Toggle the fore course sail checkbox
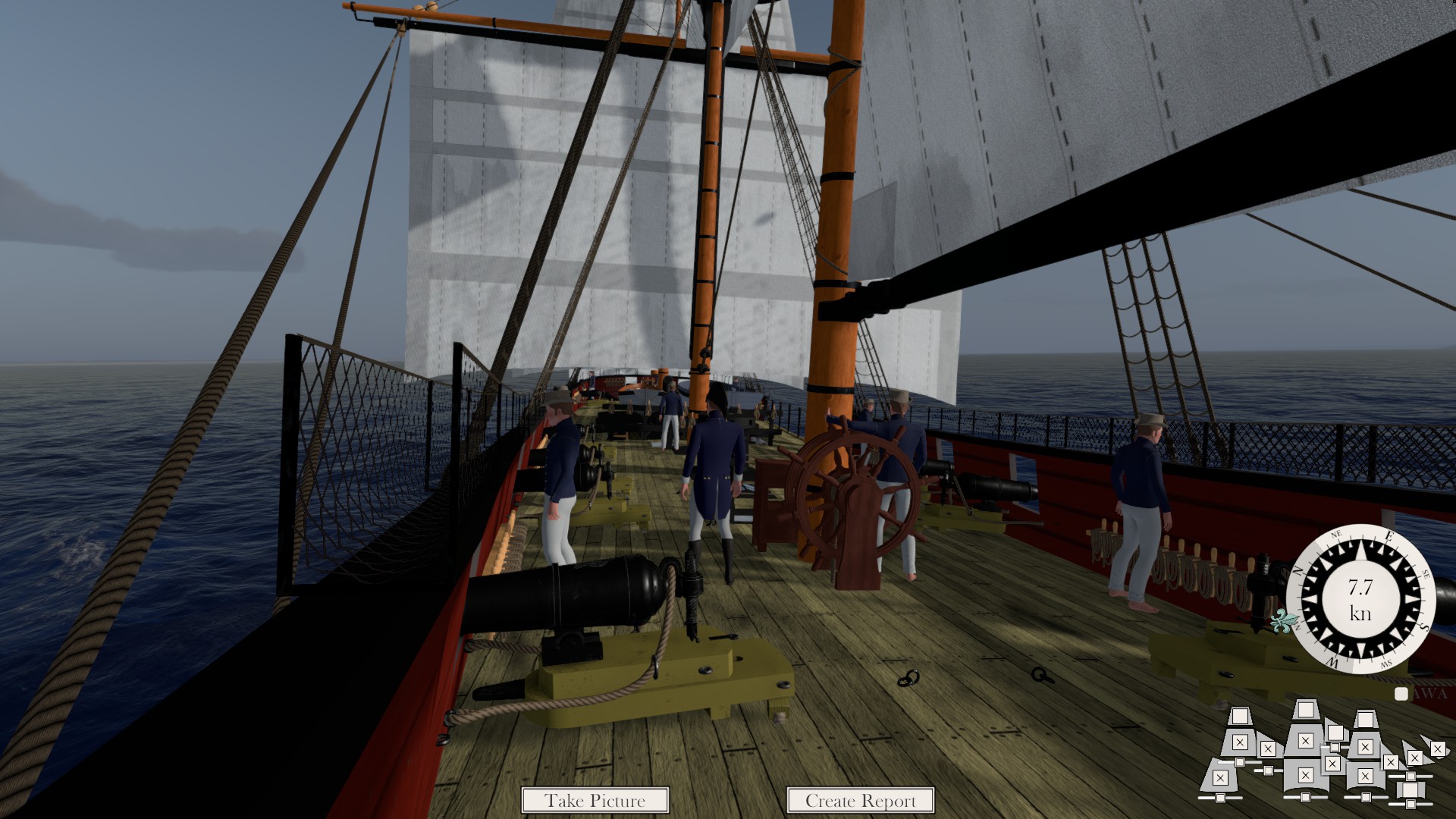 point(1365,776)
